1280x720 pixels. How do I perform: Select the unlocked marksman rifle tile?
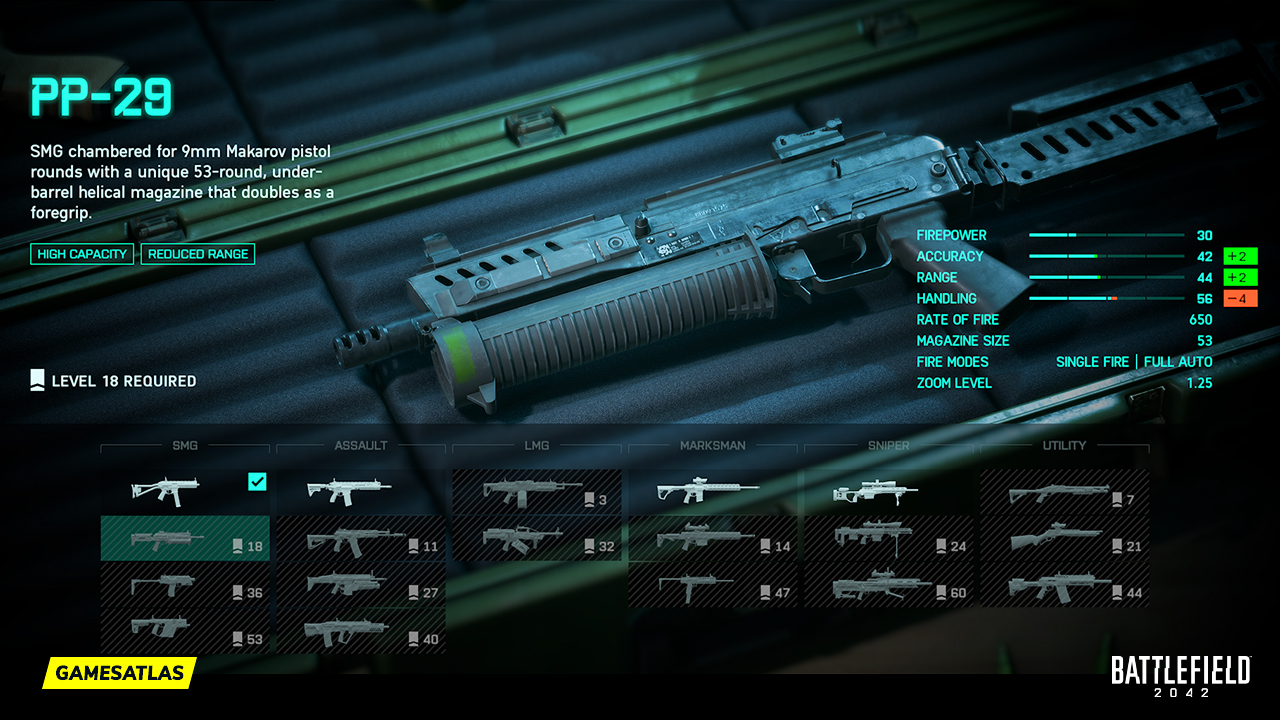point(713,491)
